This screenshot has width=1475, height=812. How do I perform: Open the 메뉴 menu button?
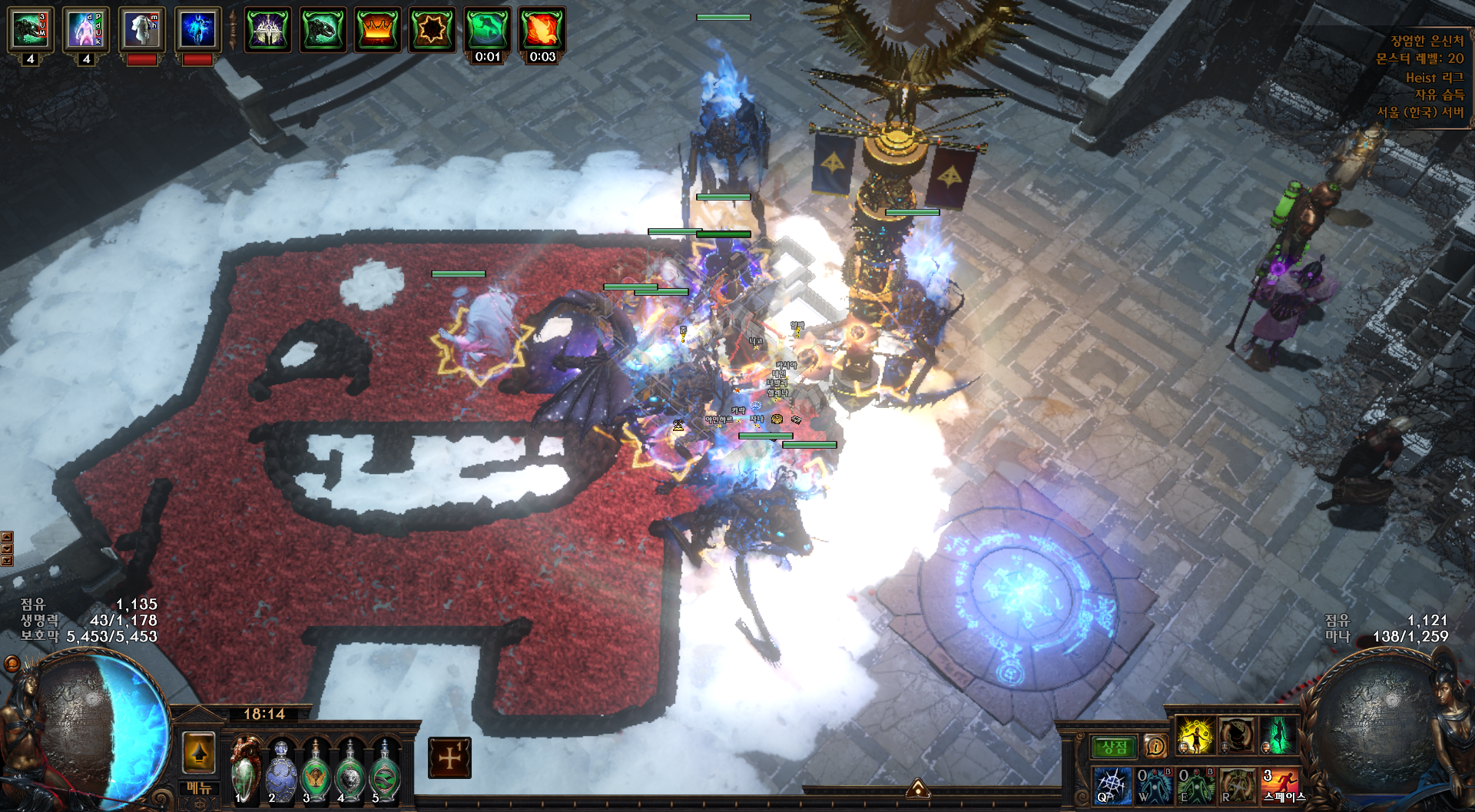coord(199,788)
